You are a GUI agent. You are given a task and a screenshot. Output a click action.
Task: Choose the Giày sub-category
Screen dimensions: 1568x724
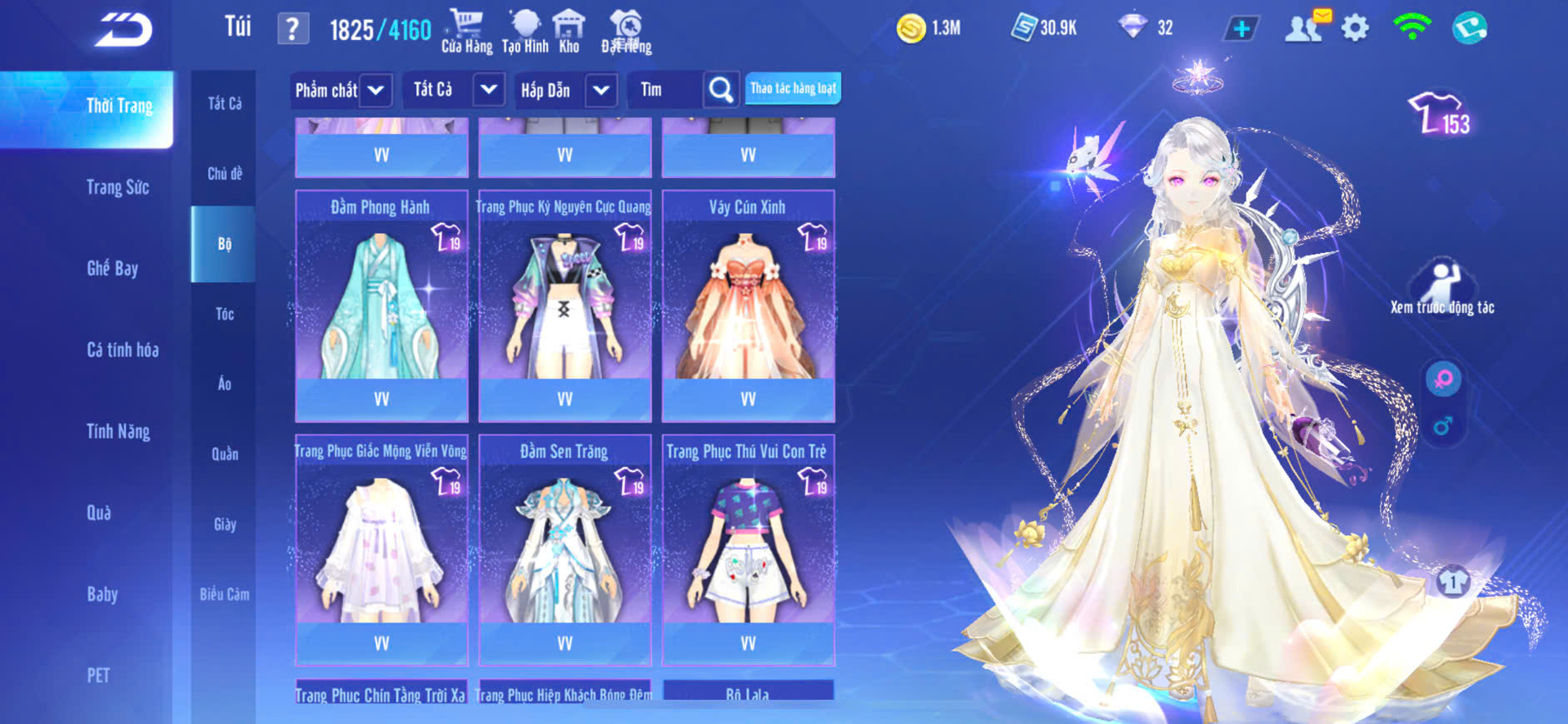[224, 524]
